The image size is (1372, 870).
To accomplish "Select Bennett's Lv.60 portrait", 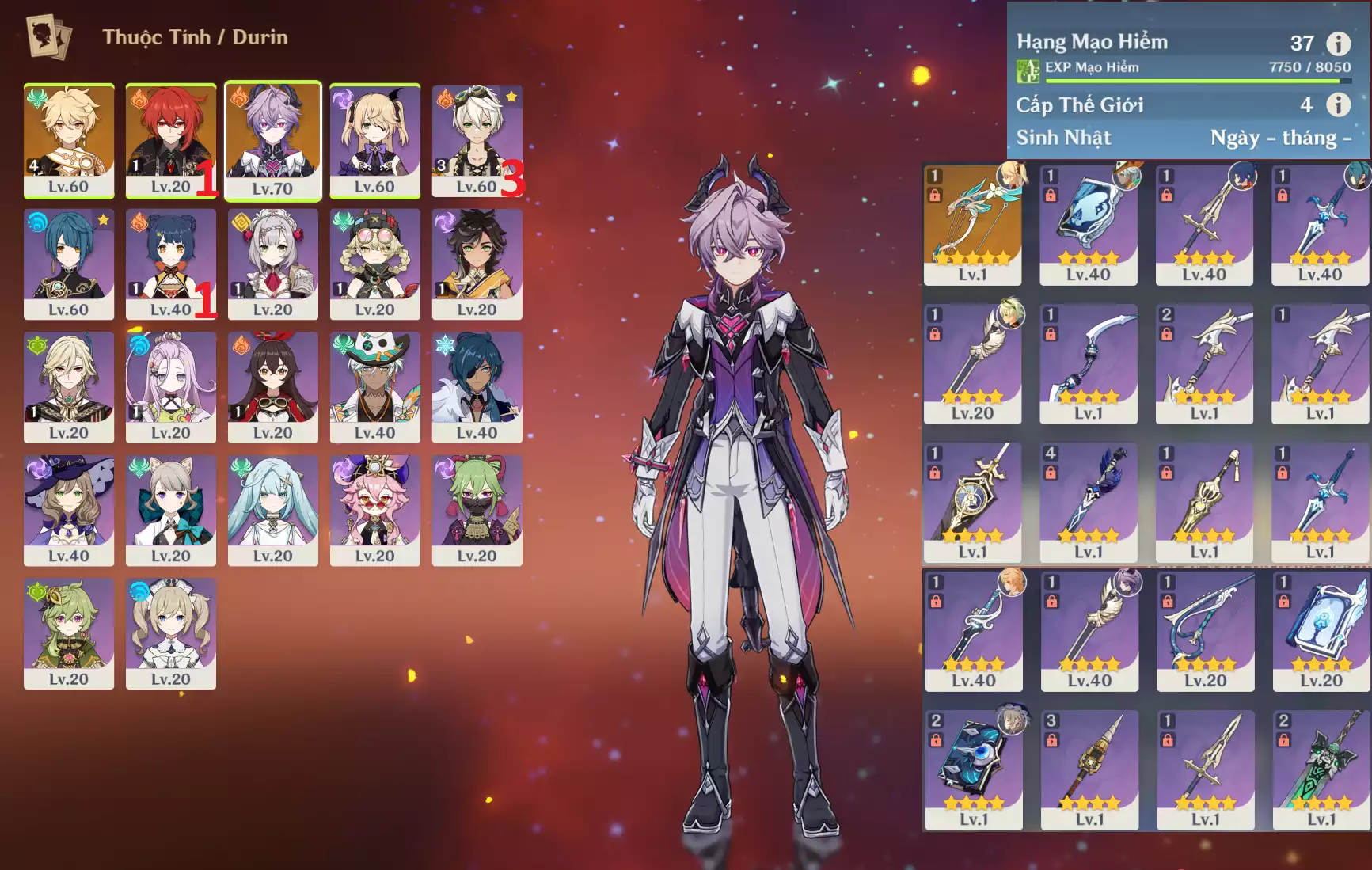I will pyautogui.click(x=477, y=140).
